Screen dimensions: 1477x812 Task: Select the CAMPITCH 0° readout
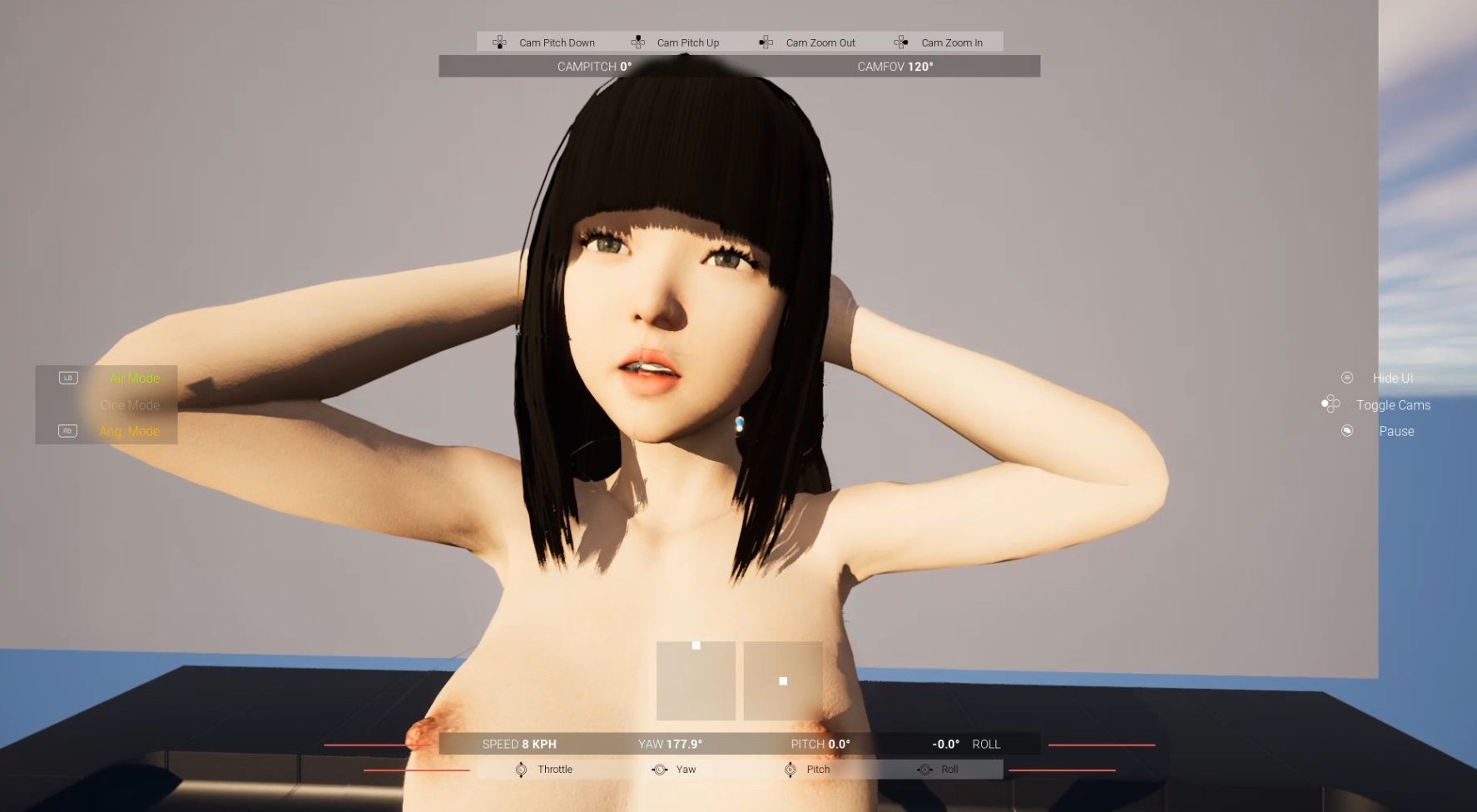[592, 66]
